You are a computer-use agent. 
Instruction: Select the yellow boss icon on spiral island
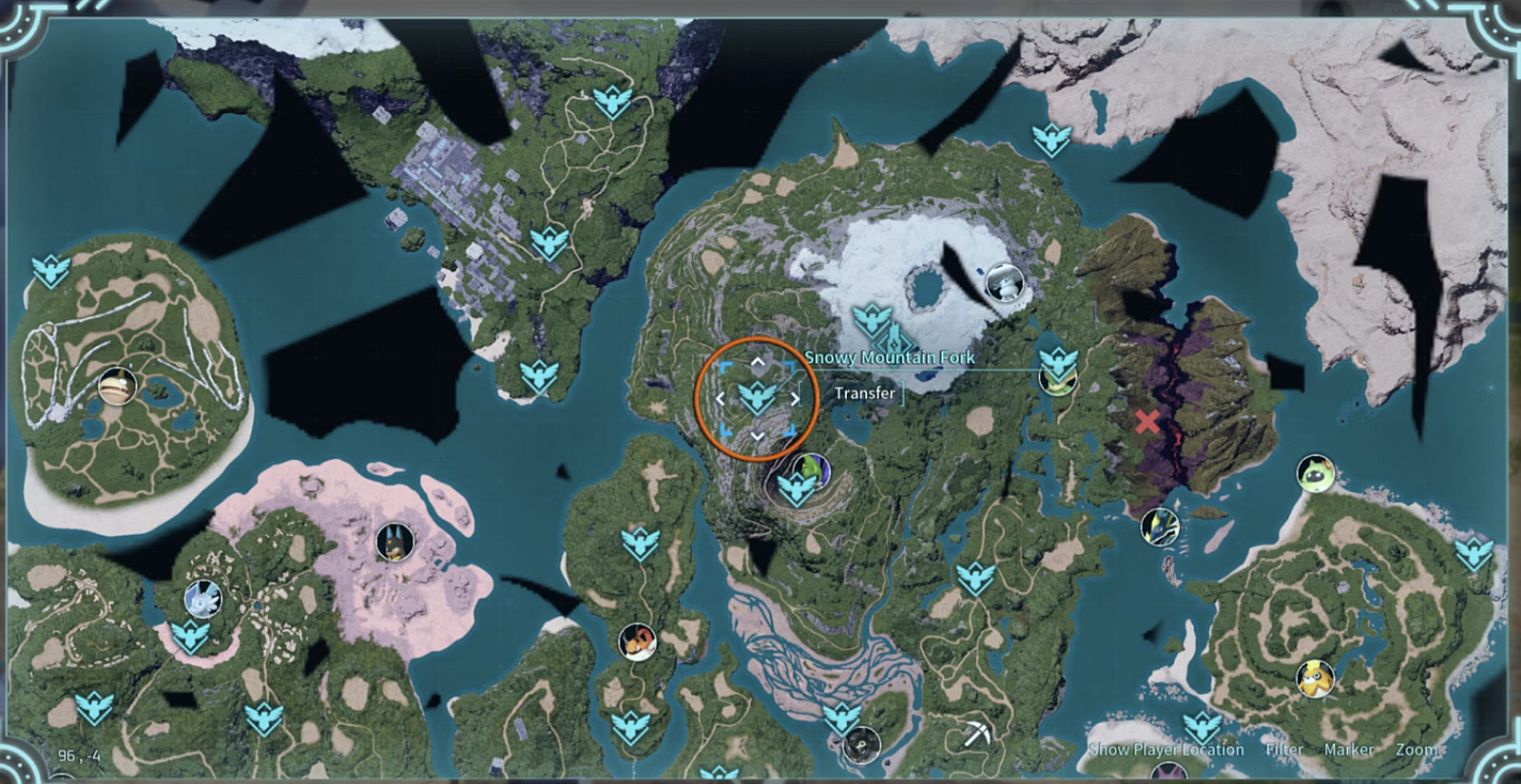coord(1316,679)
